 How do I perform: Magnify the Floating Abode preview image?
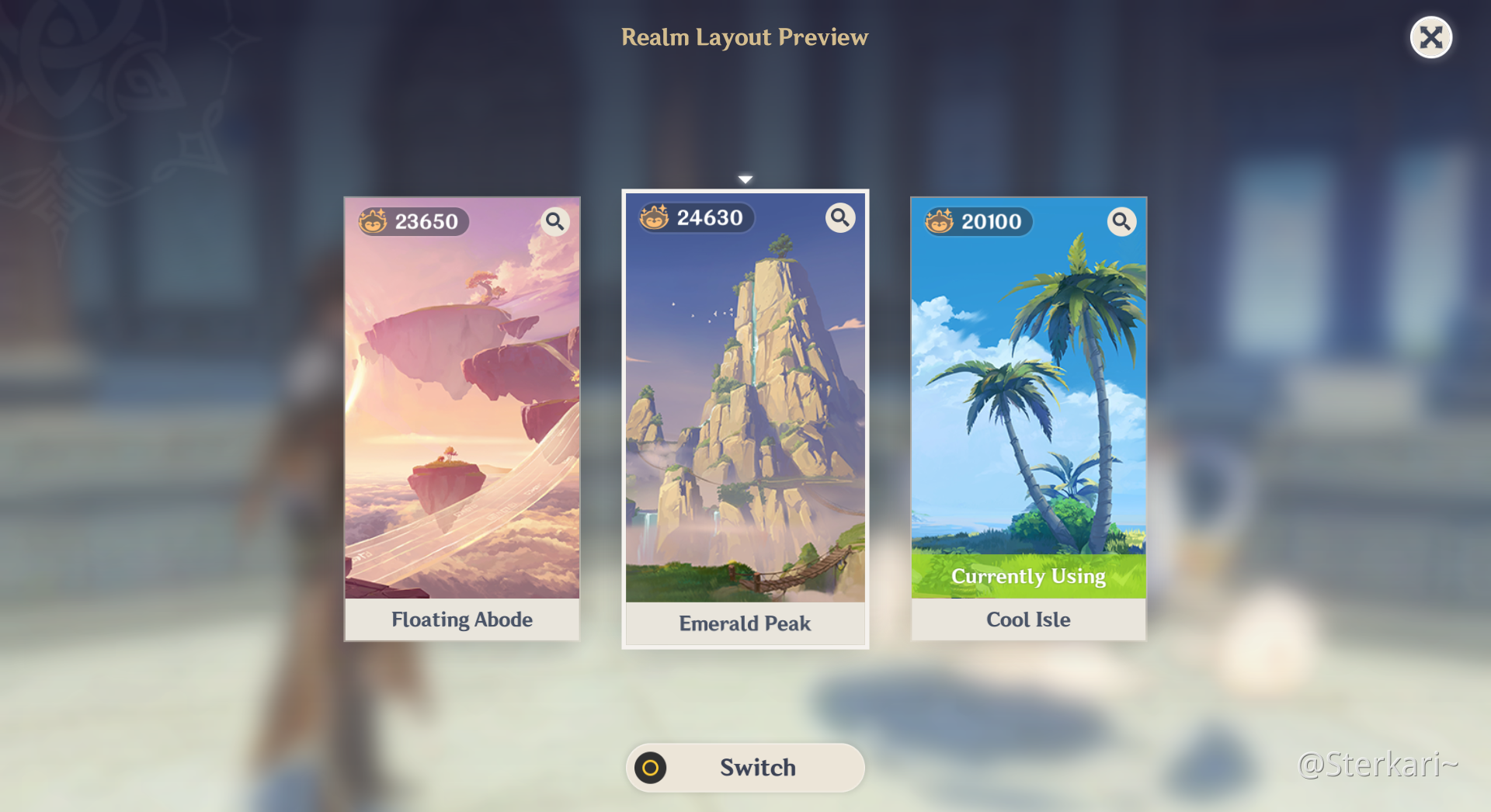tap(554, 222)
